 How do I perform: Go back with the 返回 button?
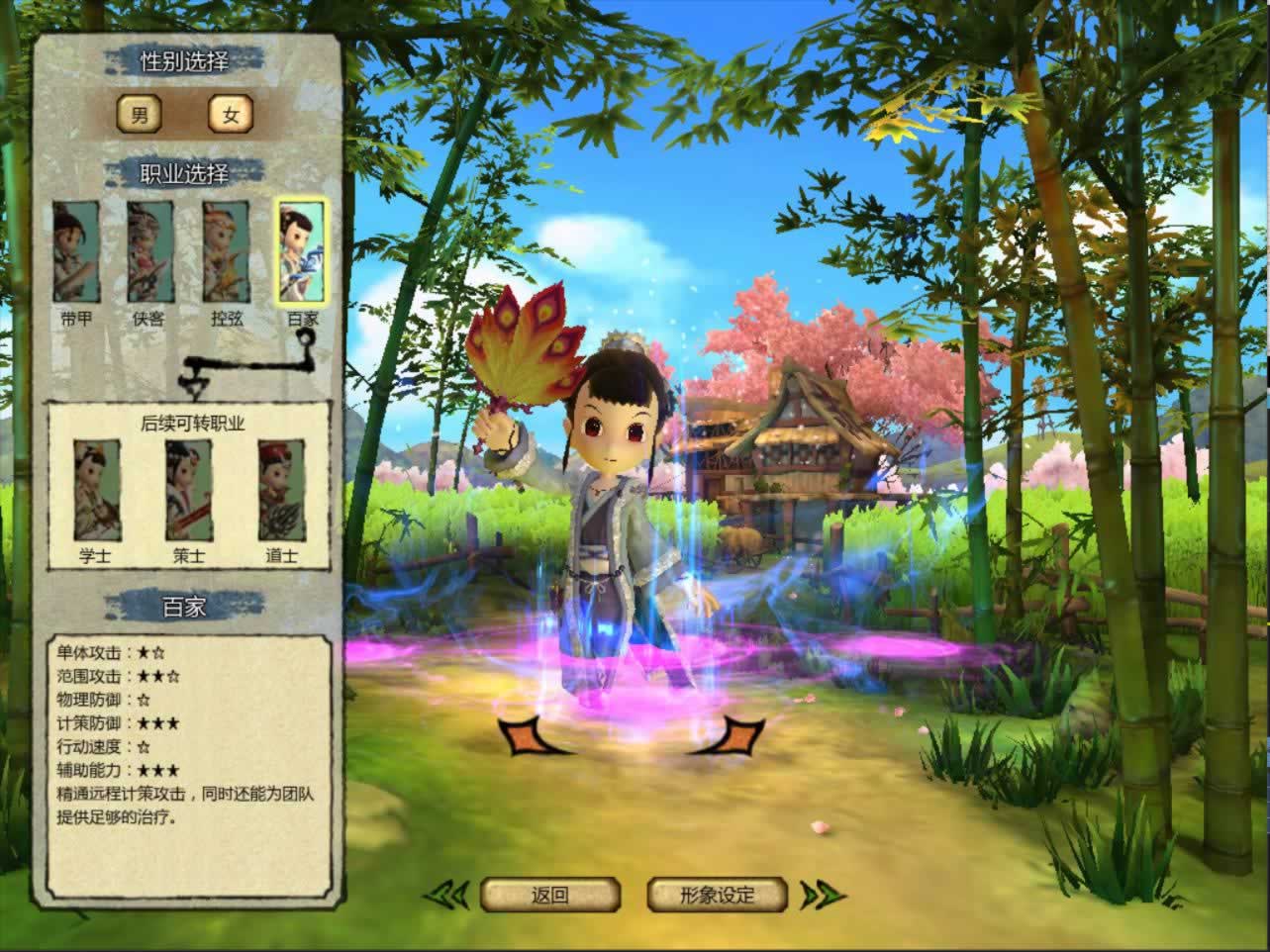point(549,896)
